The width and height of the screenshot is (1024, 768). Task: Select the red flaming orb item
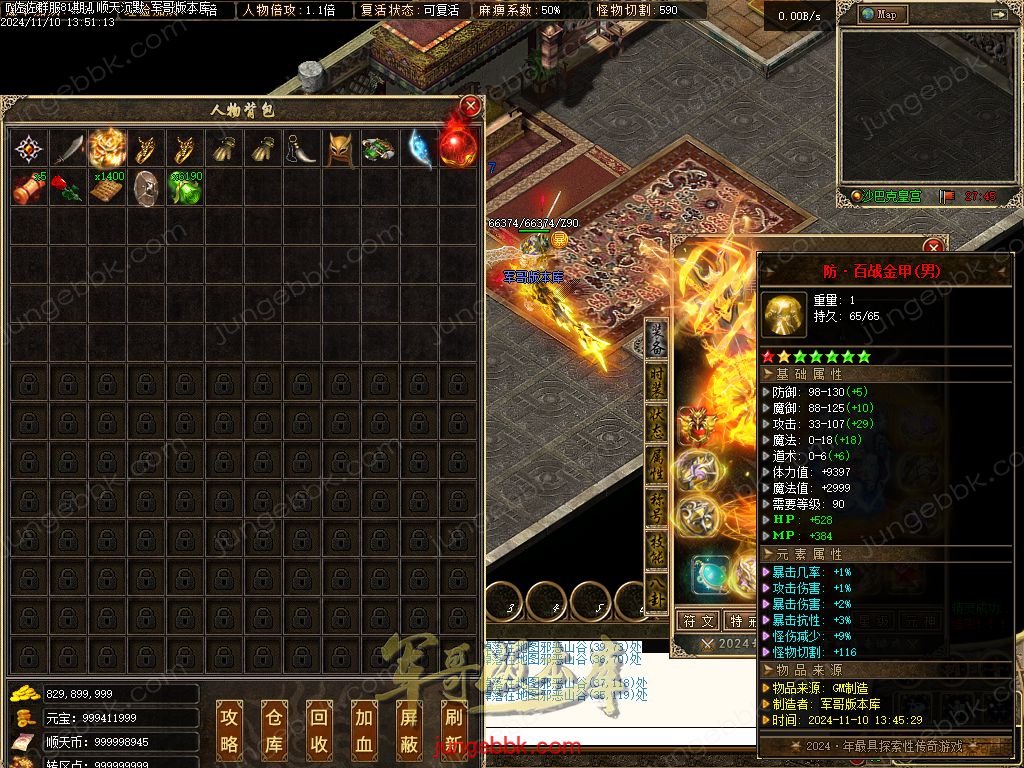coord(457,150)
